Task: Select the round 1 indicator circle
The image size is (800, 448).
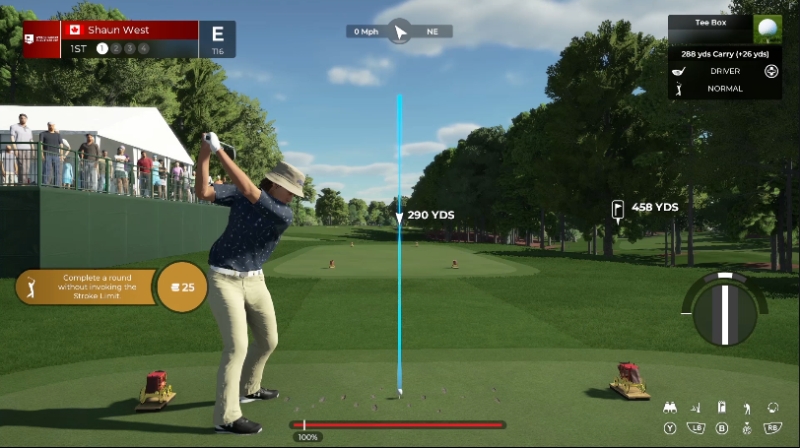Action: pyautogui.click(x=102, y=48)
